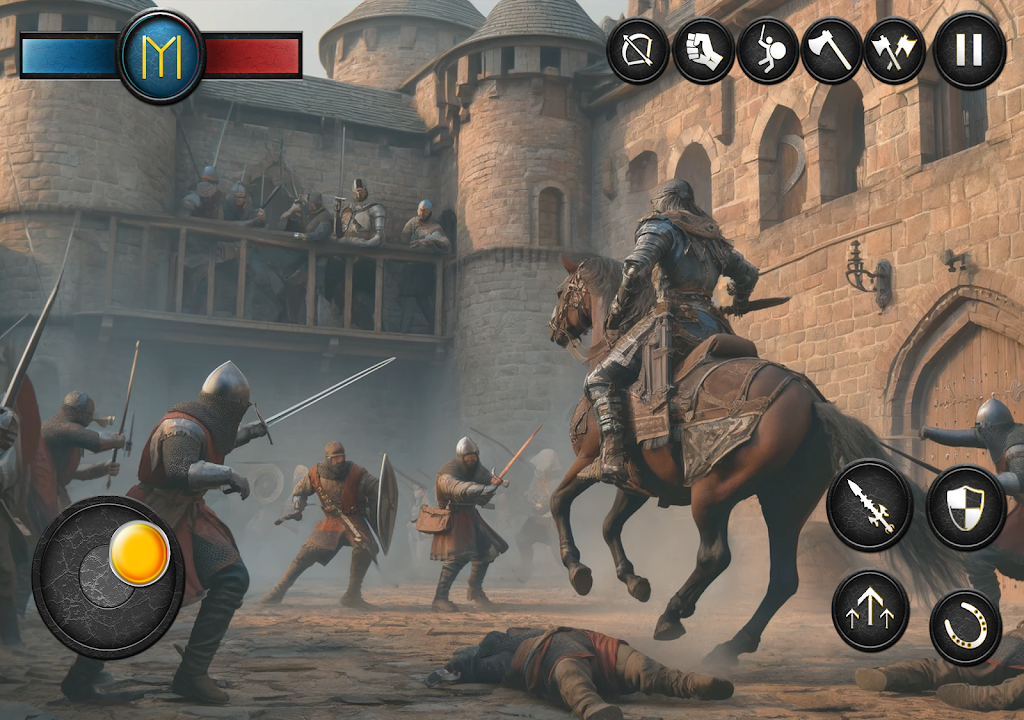Tap the yellow joystick knob
1024x720 pixels.
[139, 553]
